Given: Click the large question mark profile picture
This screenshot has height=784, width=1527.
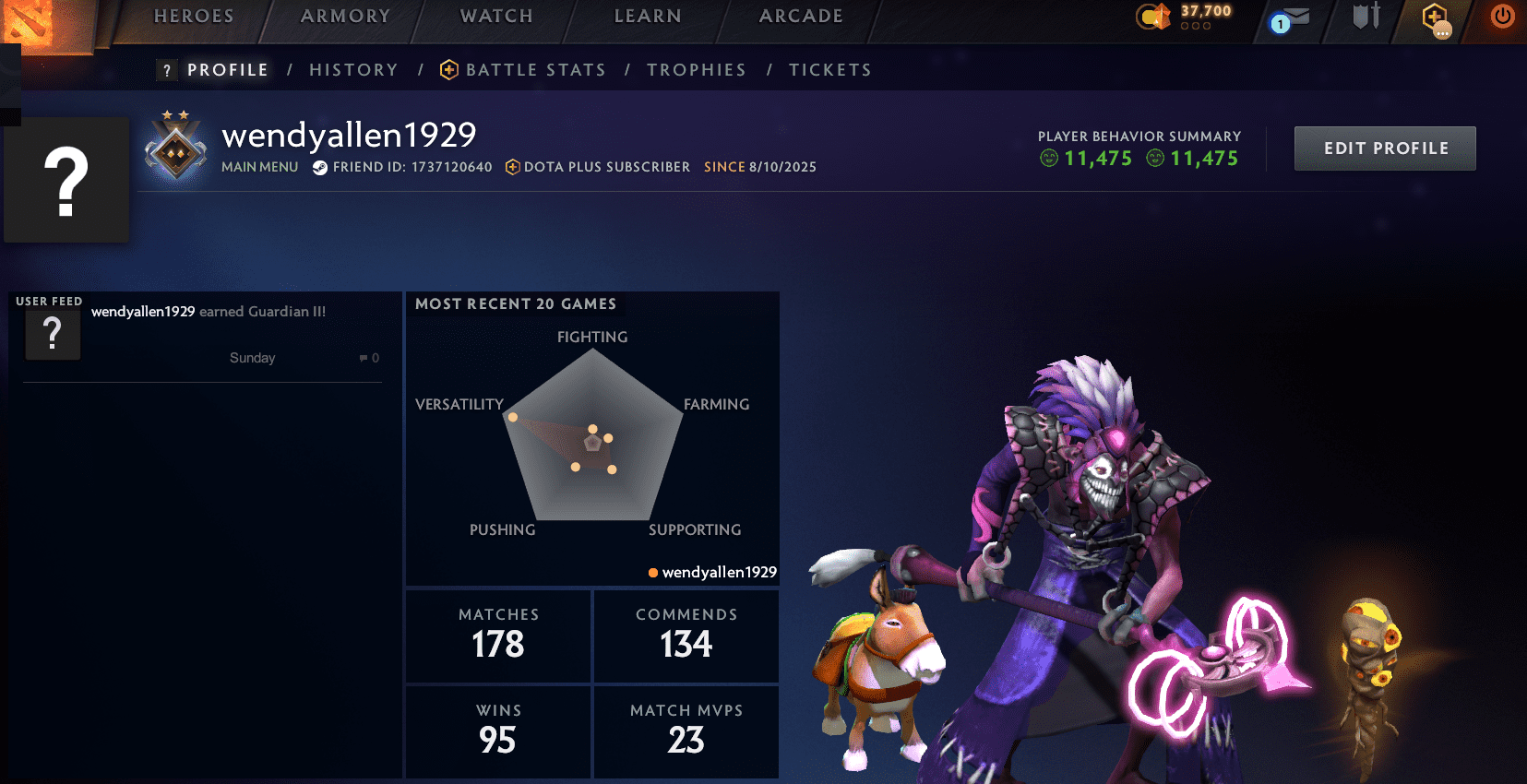Looking at the screenshot, I should (x=66, y=179).
